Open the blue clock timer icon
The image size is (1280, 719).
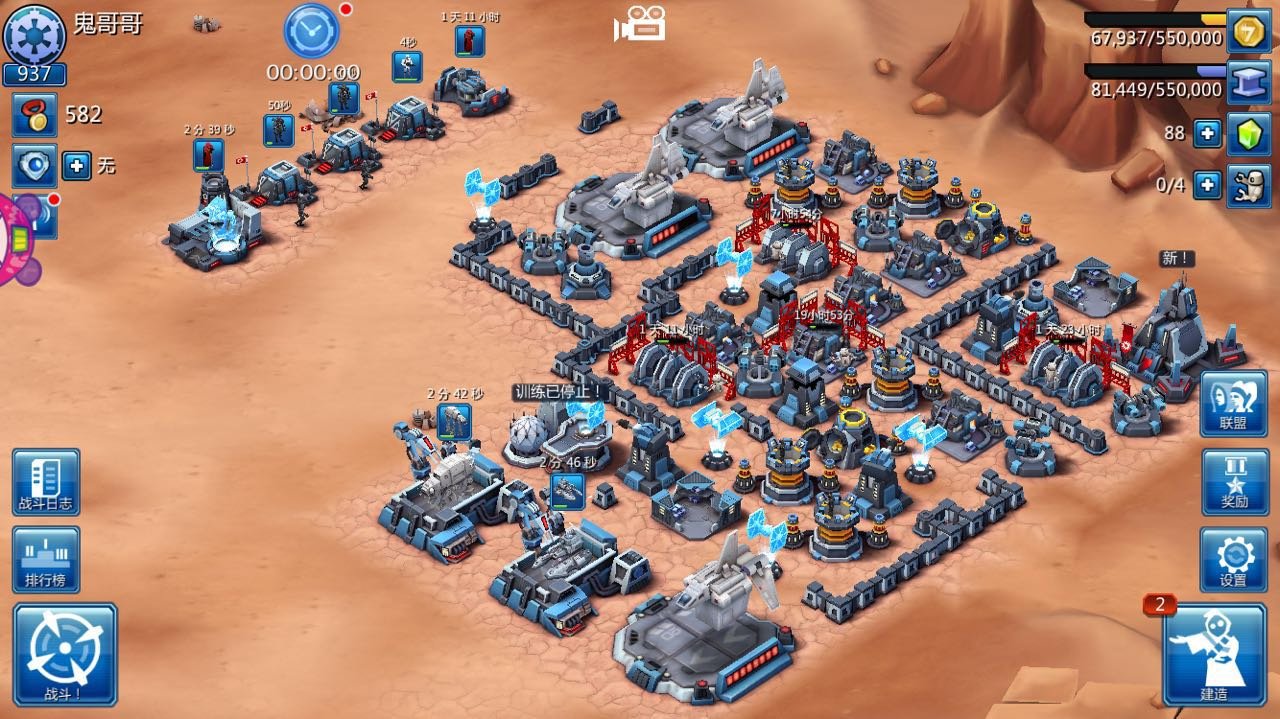click(312, 30)
